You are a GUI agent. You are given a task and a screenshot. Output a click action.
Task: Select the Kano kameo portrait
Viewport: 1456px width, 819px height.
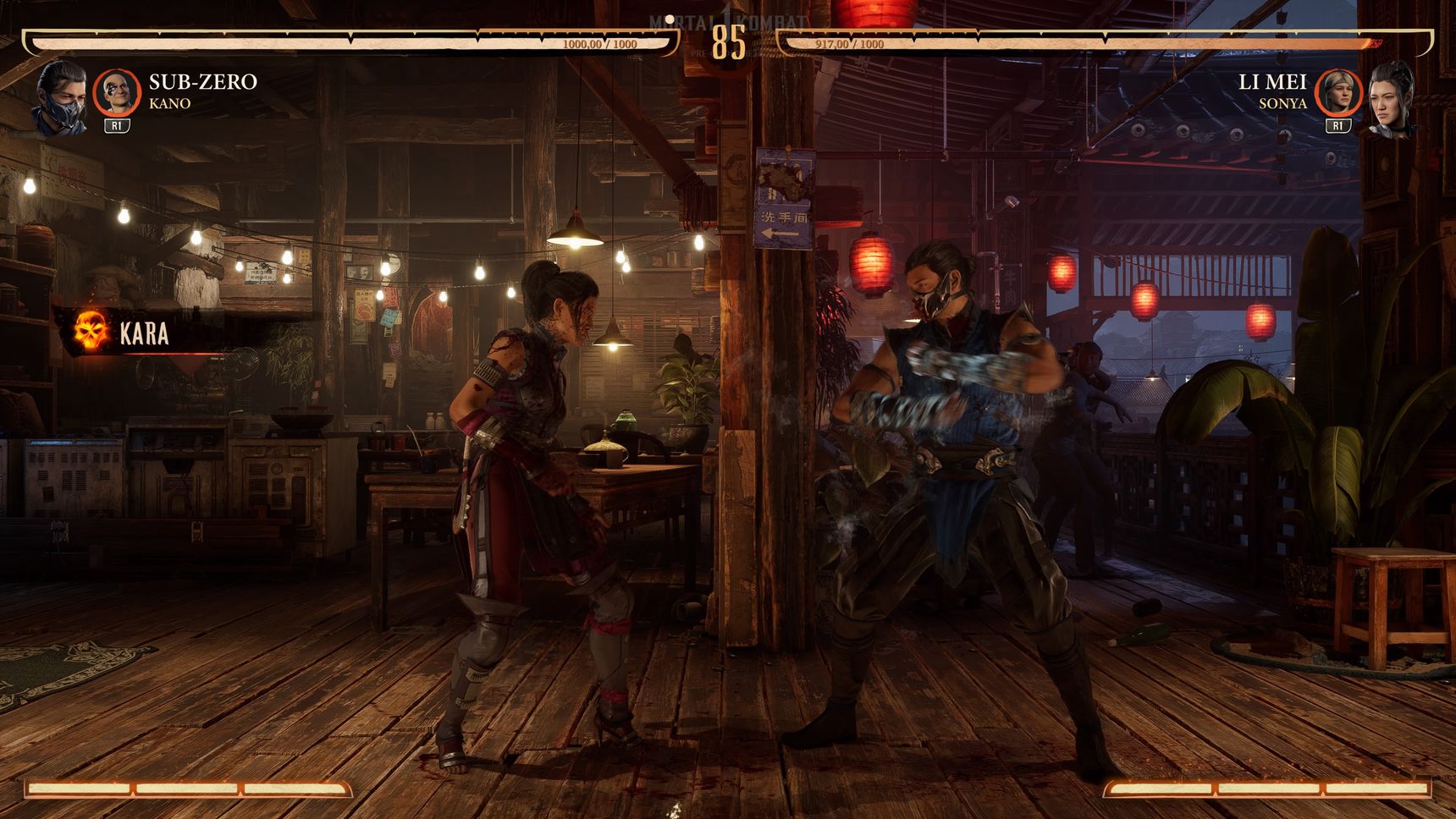click(116, 91)
